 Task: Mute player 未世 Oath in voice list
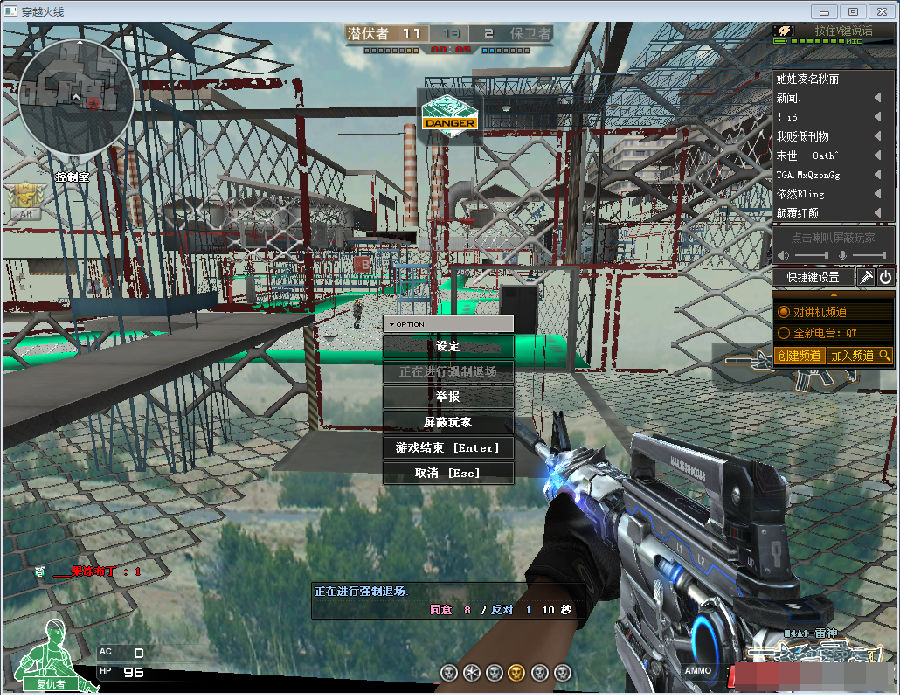coord(878,156)
